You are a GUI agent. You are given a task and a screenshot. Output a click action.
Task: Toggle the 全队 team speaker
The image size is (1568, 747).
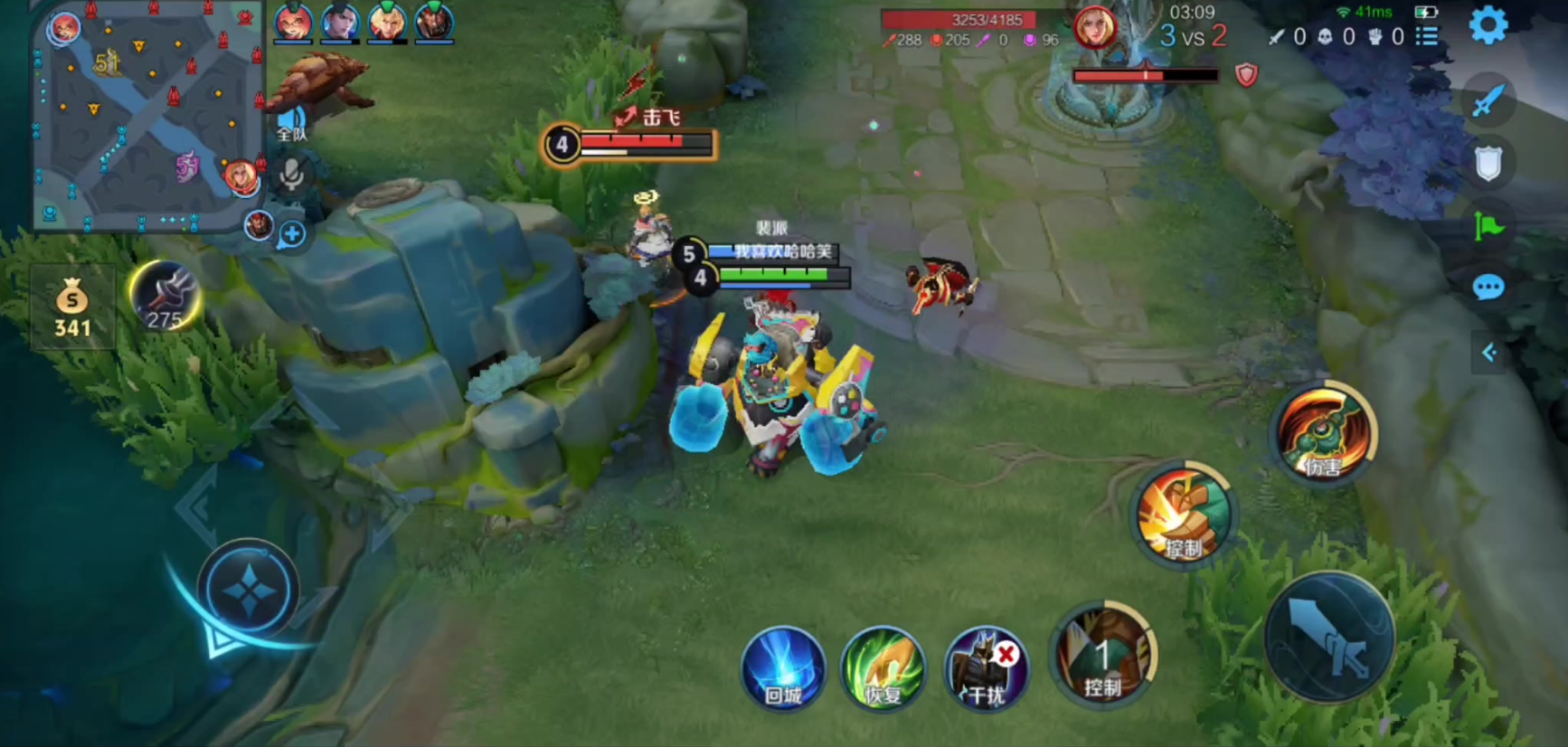[x=291, y=124]
